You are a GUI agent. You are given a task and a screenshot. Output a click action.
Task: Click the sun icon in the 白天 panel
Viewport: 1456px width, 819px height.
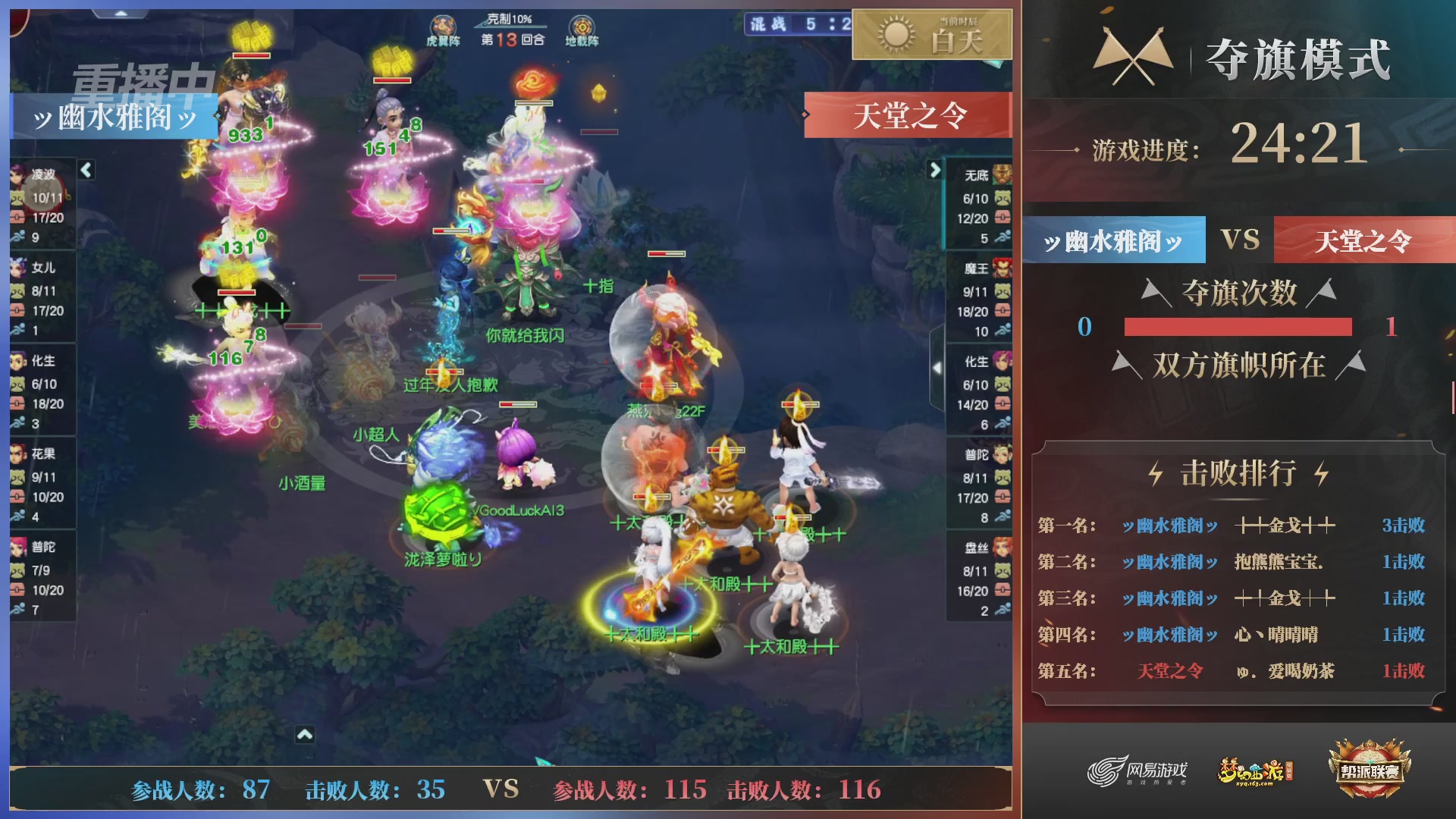point(895,36)
